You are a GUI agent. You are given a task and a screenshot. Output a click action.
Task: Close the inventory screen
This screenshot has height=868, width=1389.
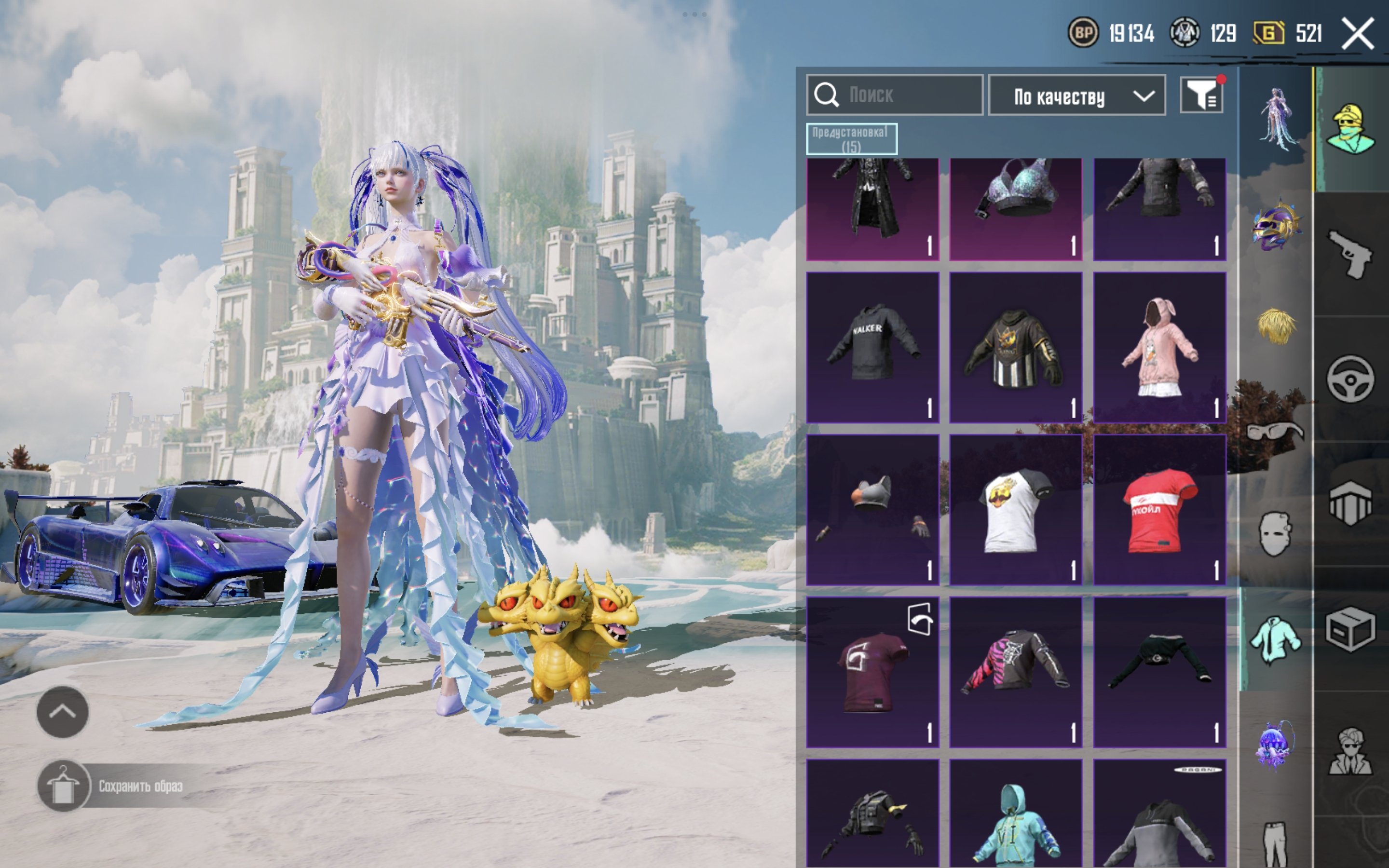1358,34
